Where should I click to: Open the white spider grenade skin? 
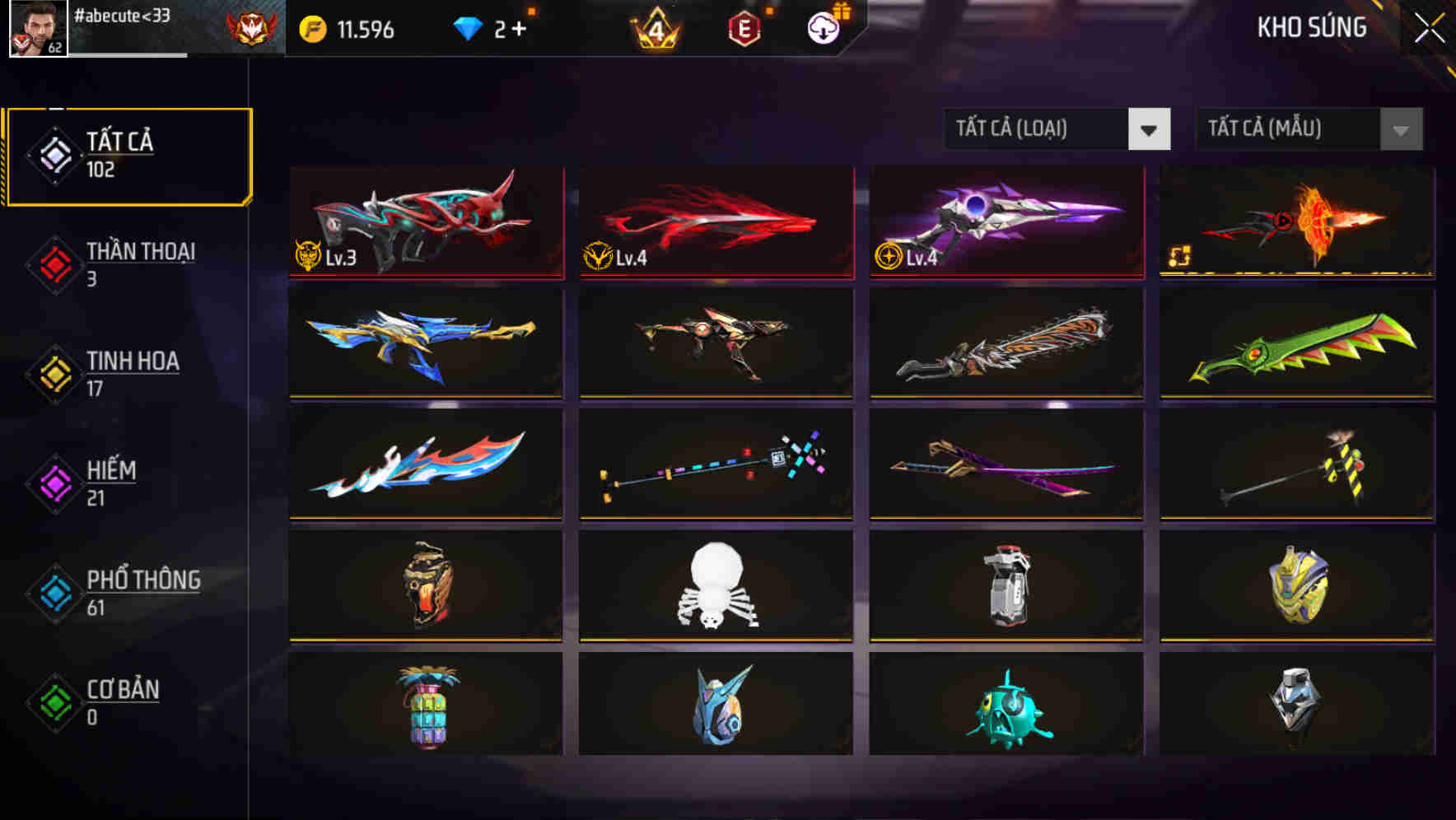click(x=715, y=585)
